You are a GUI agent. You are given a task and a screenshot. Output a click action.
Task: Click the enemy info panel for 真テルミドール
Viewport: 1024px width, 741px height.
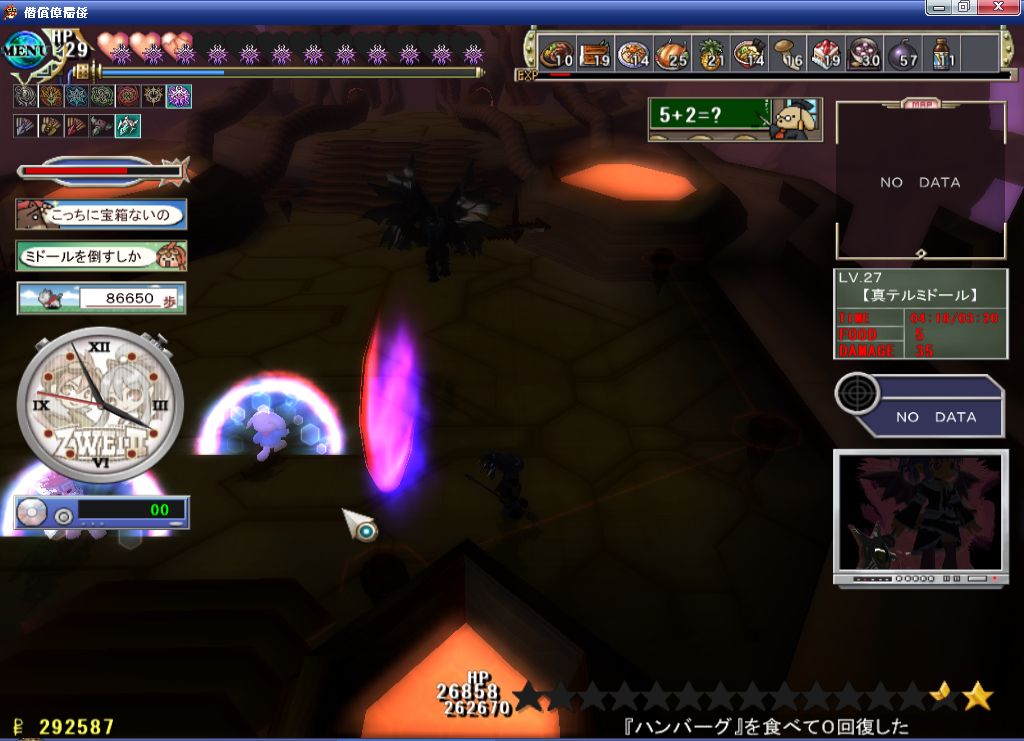point(920,313)
